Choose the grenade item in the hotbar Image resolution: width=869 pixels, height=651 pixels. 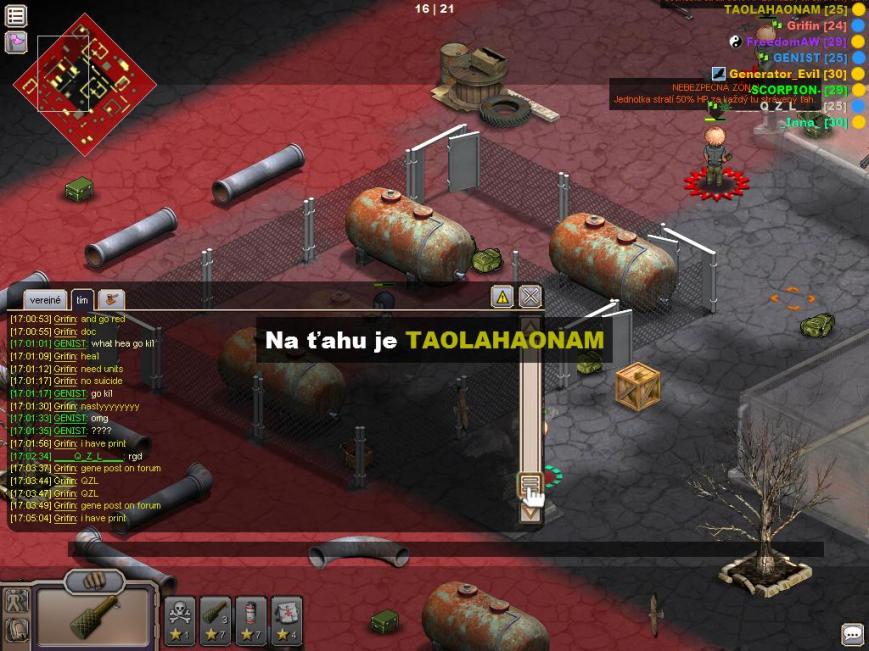point(215,619)
